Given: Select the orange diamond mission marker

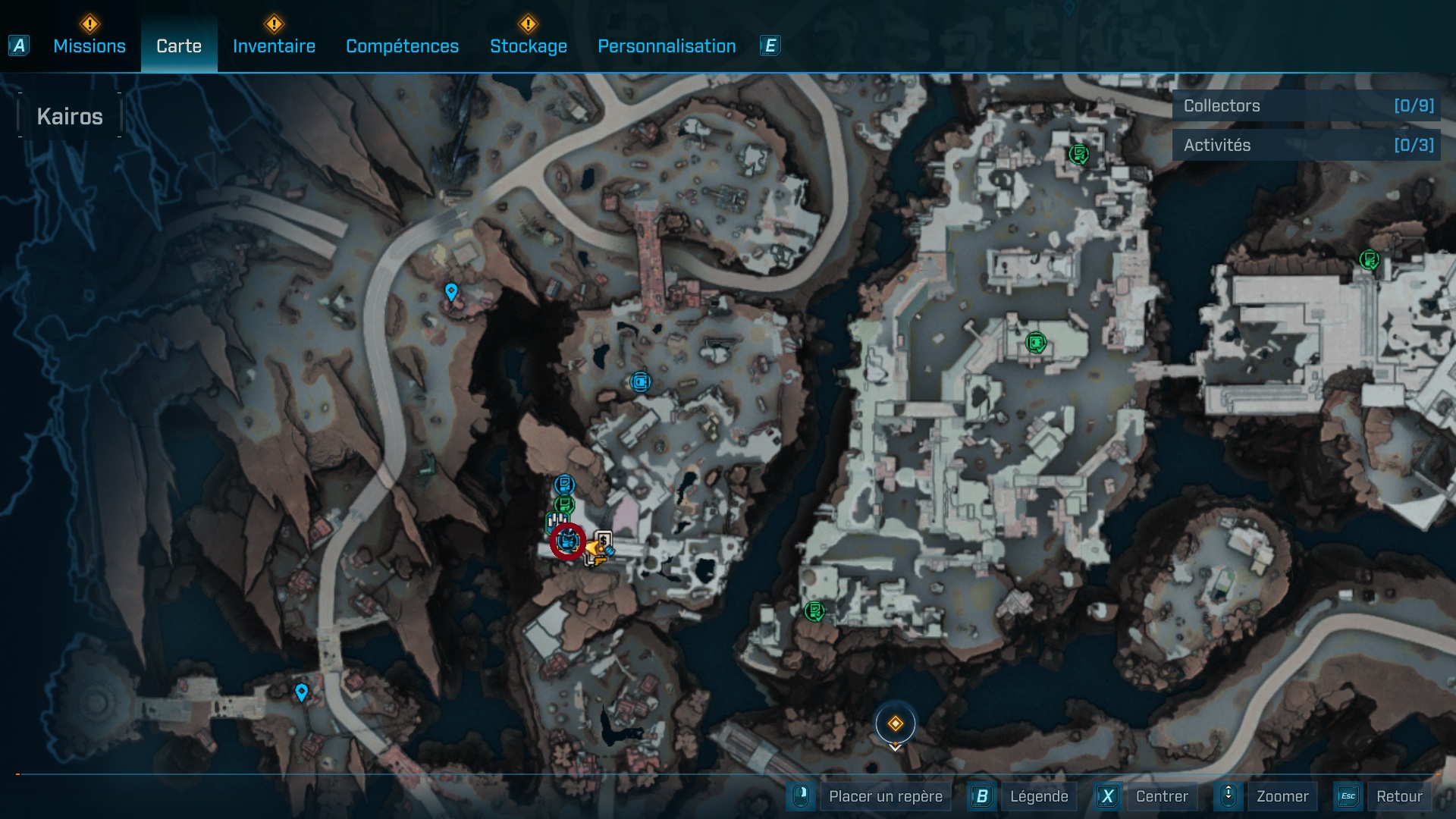Looking at the screenshot, I should point(895,723).
